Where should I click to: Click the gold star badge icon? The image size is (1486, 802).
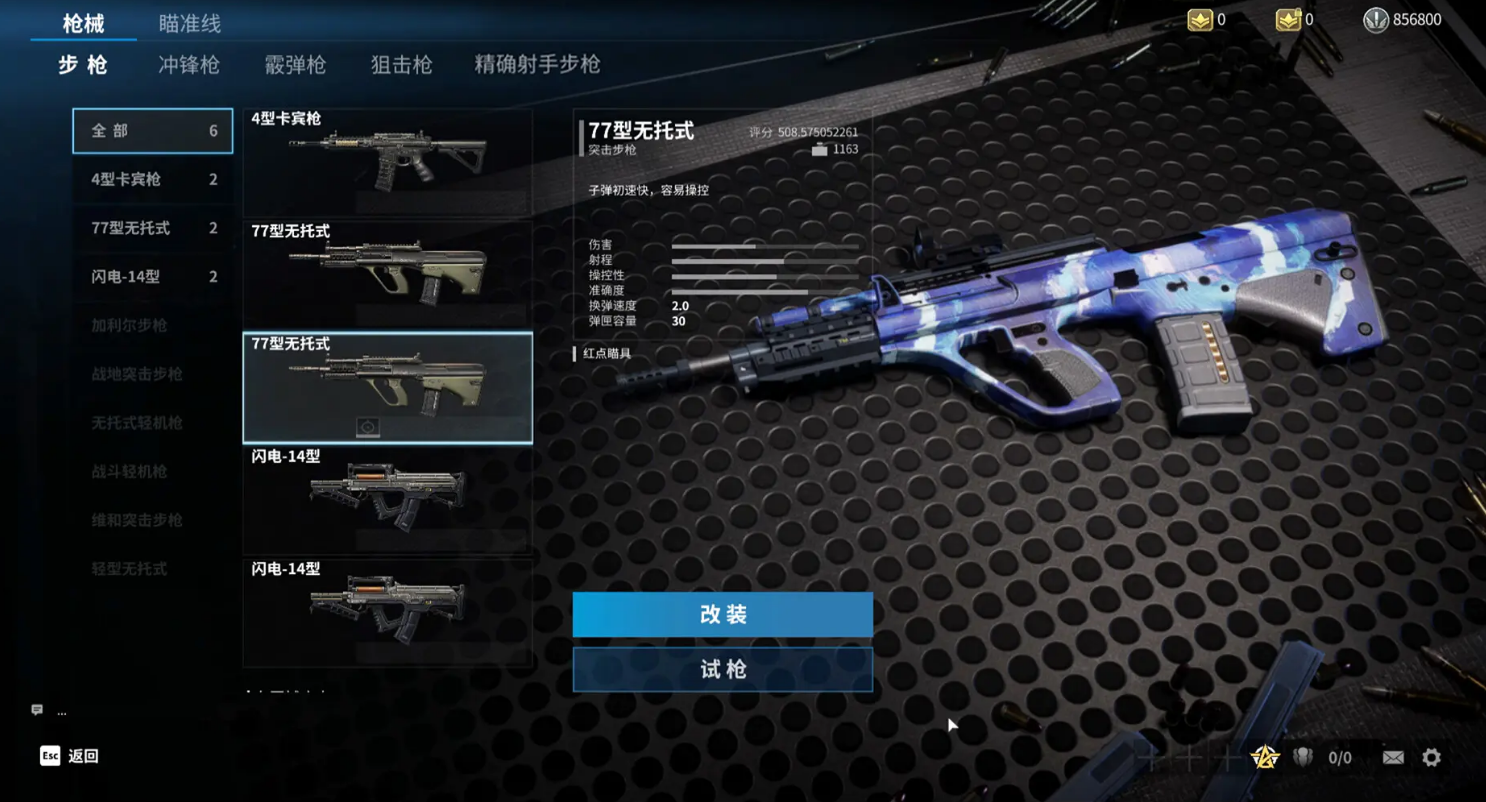1265,758
